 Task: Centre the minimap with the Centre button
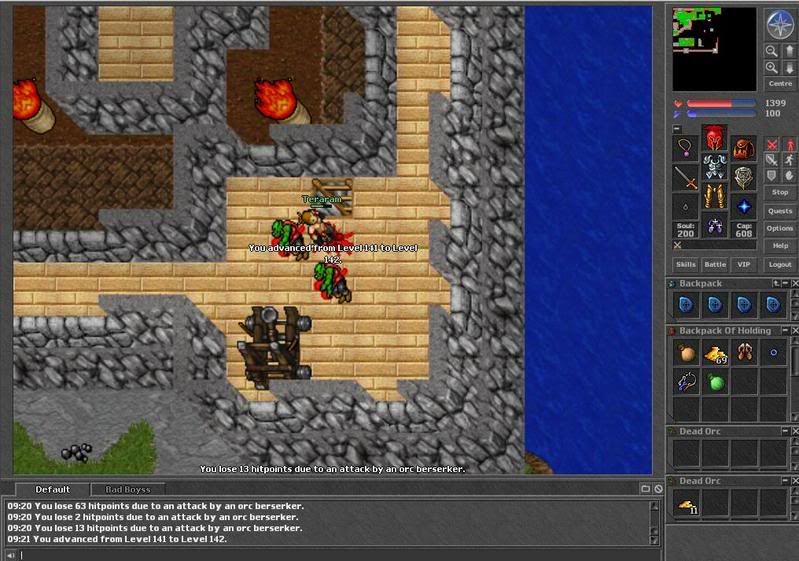tap(780, 84)
